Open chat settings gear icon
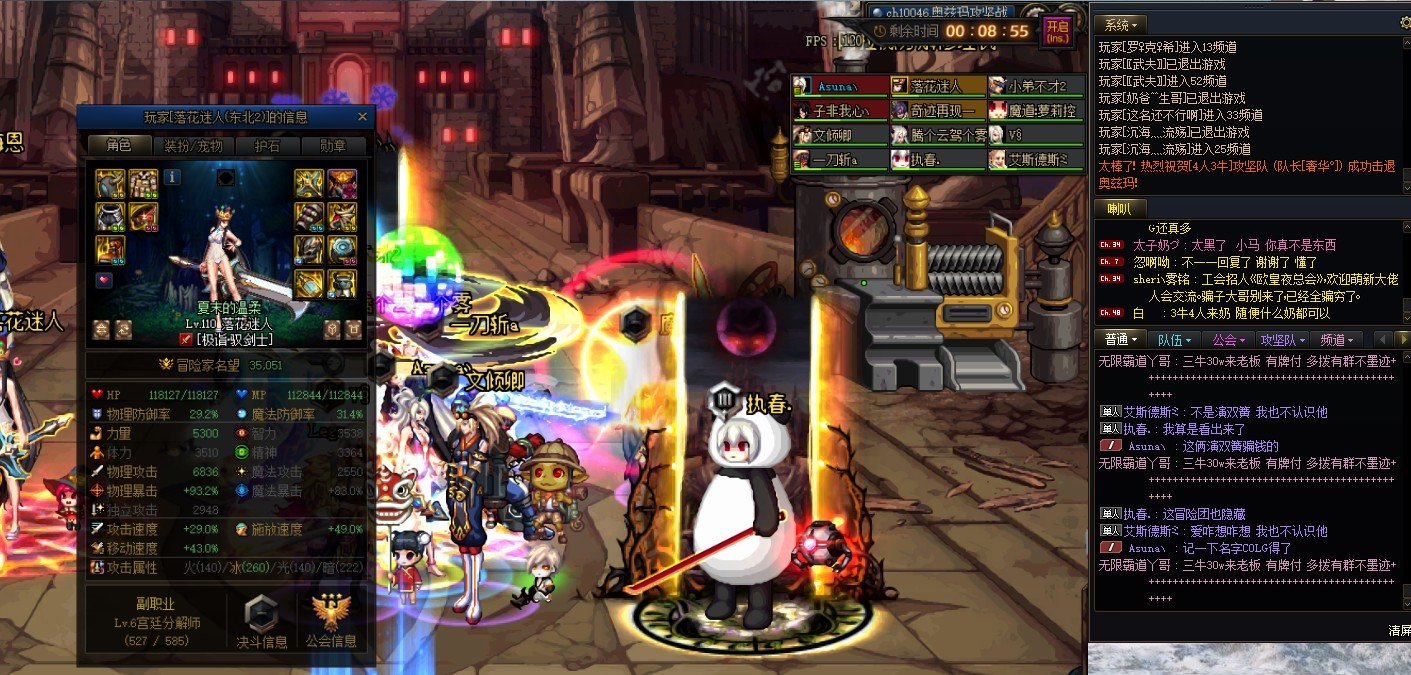 point(1402,22)
